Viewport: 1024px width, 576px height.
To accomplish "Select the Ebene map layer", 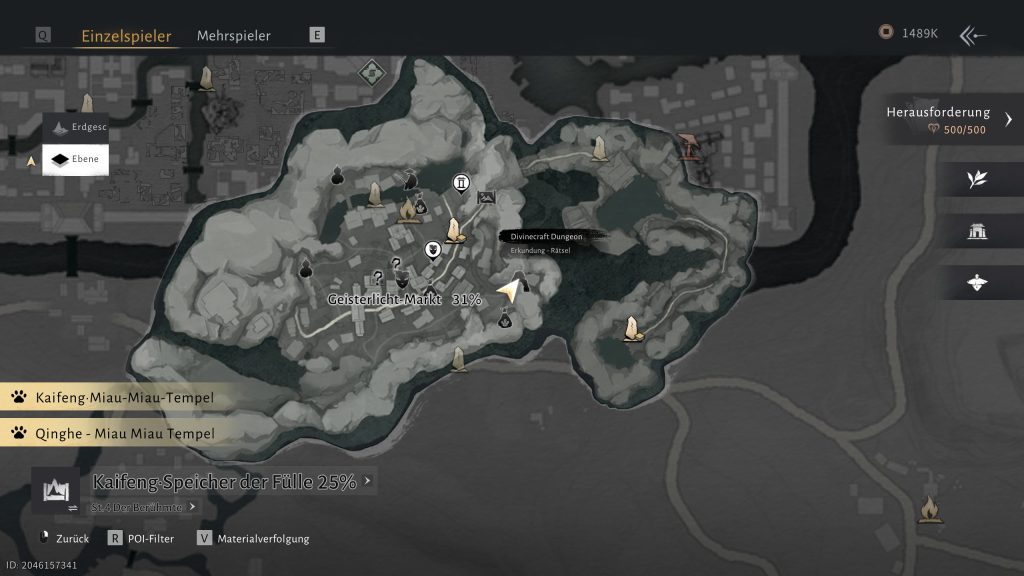I will coord(76,159).
